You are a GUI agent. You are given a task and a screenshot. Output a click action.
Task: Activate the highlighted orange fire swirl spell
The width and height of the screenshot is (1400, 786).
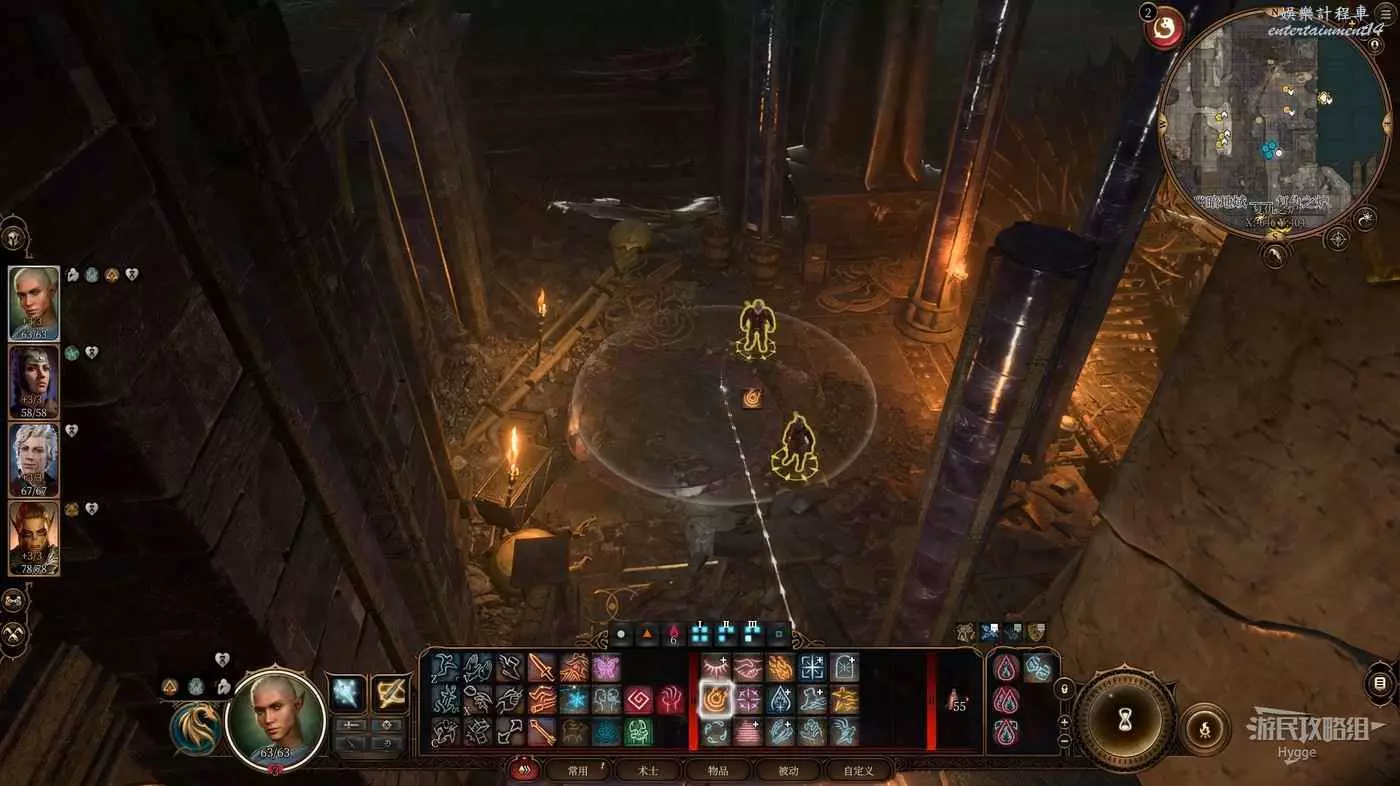click(x=715, y=699)
